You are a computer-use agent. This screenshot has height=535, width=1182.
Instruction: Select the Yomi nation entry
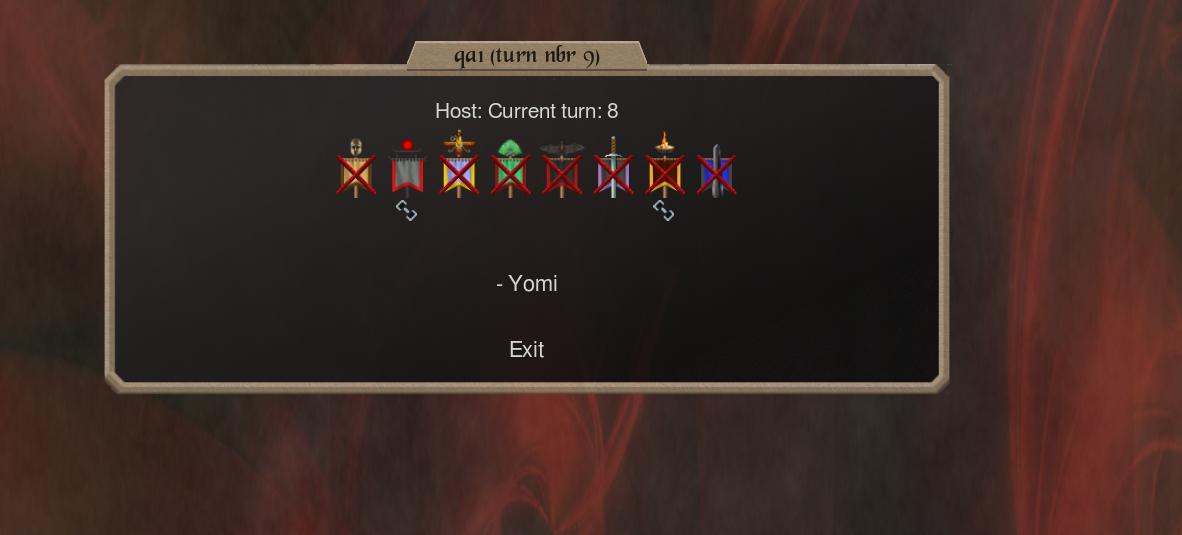527,284
